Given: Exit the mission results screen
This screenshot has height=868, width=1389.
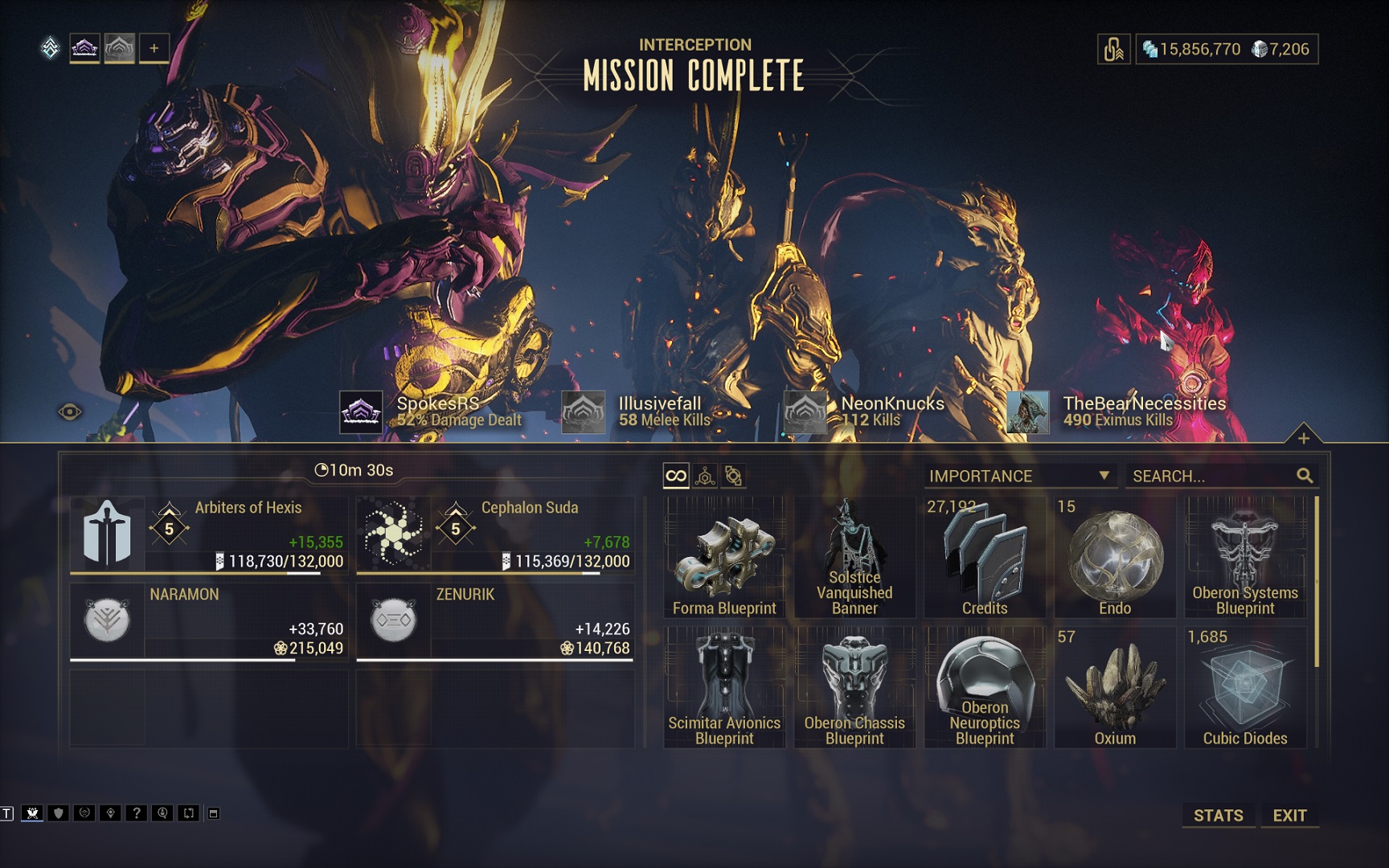Looking at the screenshot, I should tap(1289, 815).
